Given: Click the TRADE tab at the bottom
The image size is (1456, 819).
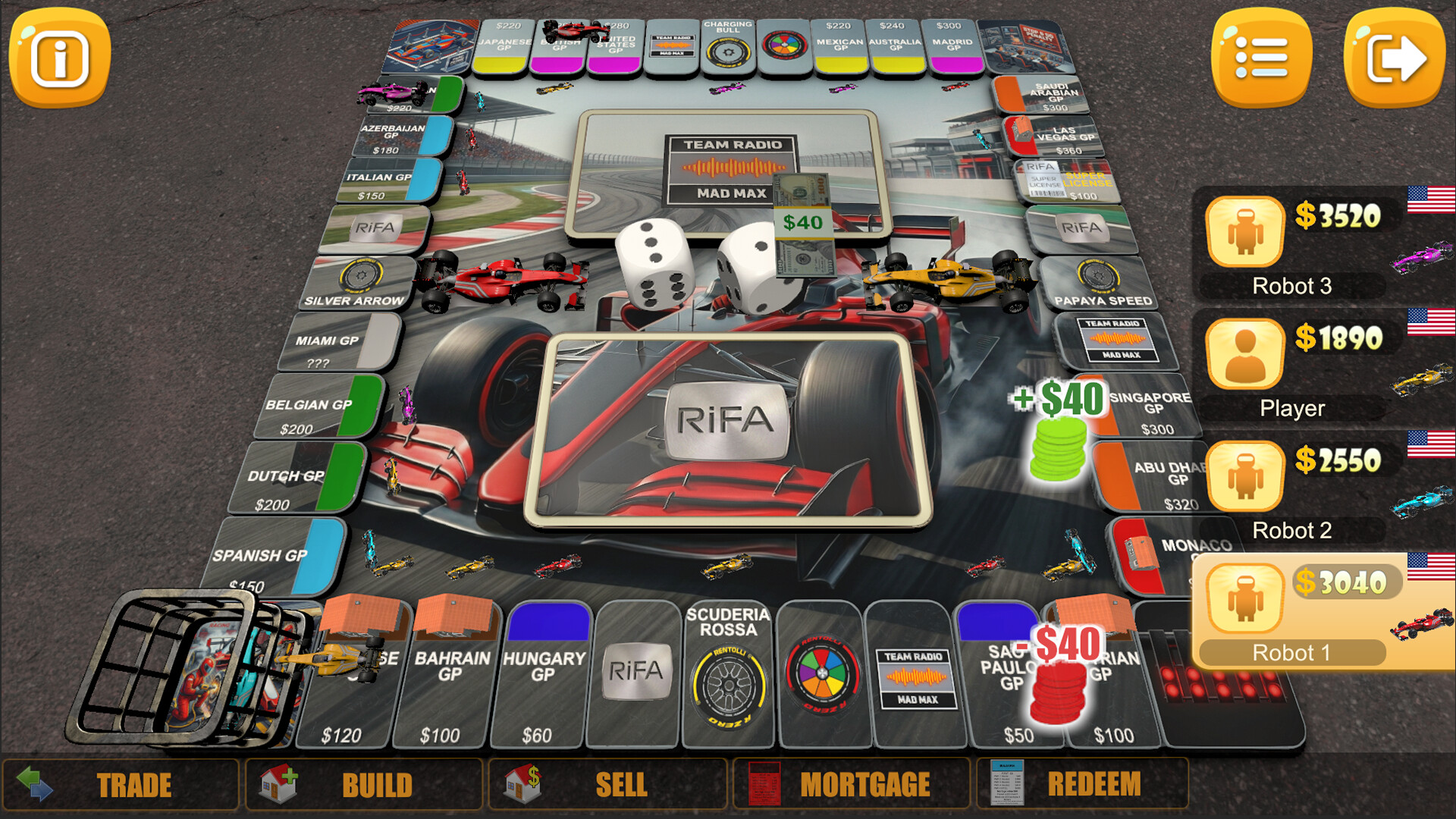Looking at the screenshot, I should tap(135, 784).
